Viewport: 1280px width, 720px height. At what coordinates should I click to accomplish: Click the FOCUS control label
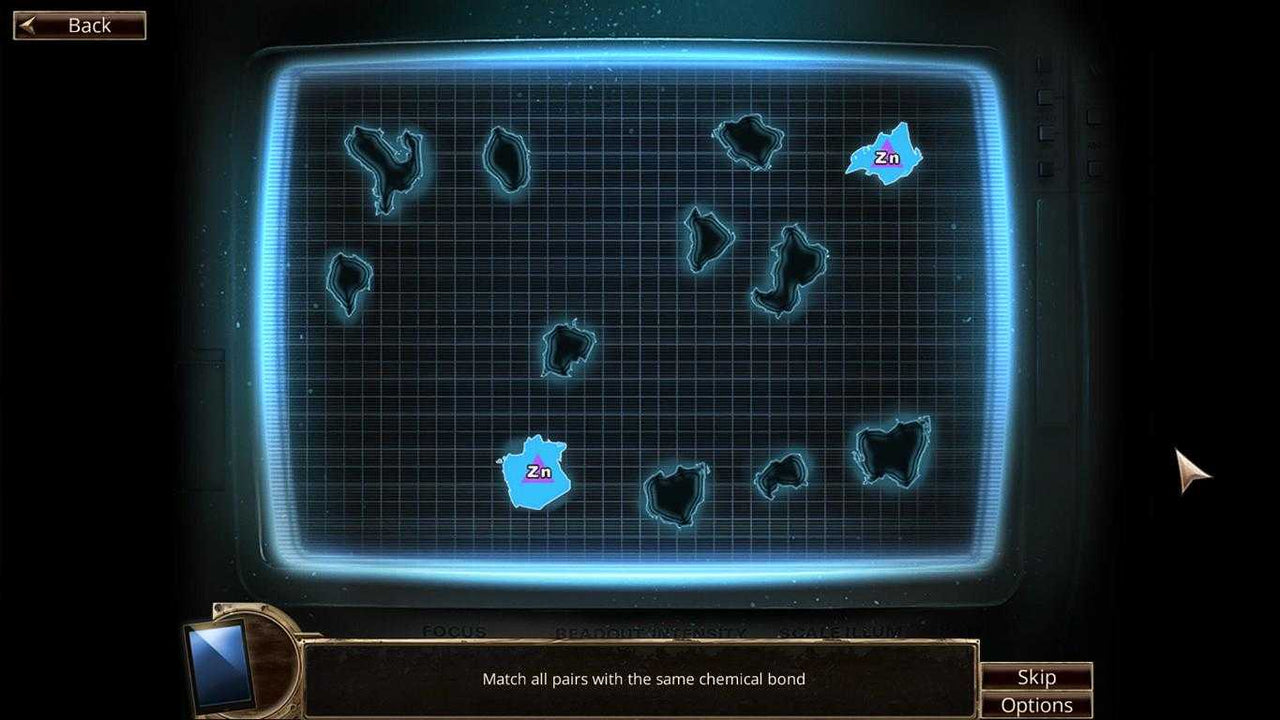click(x=455, y=632)
